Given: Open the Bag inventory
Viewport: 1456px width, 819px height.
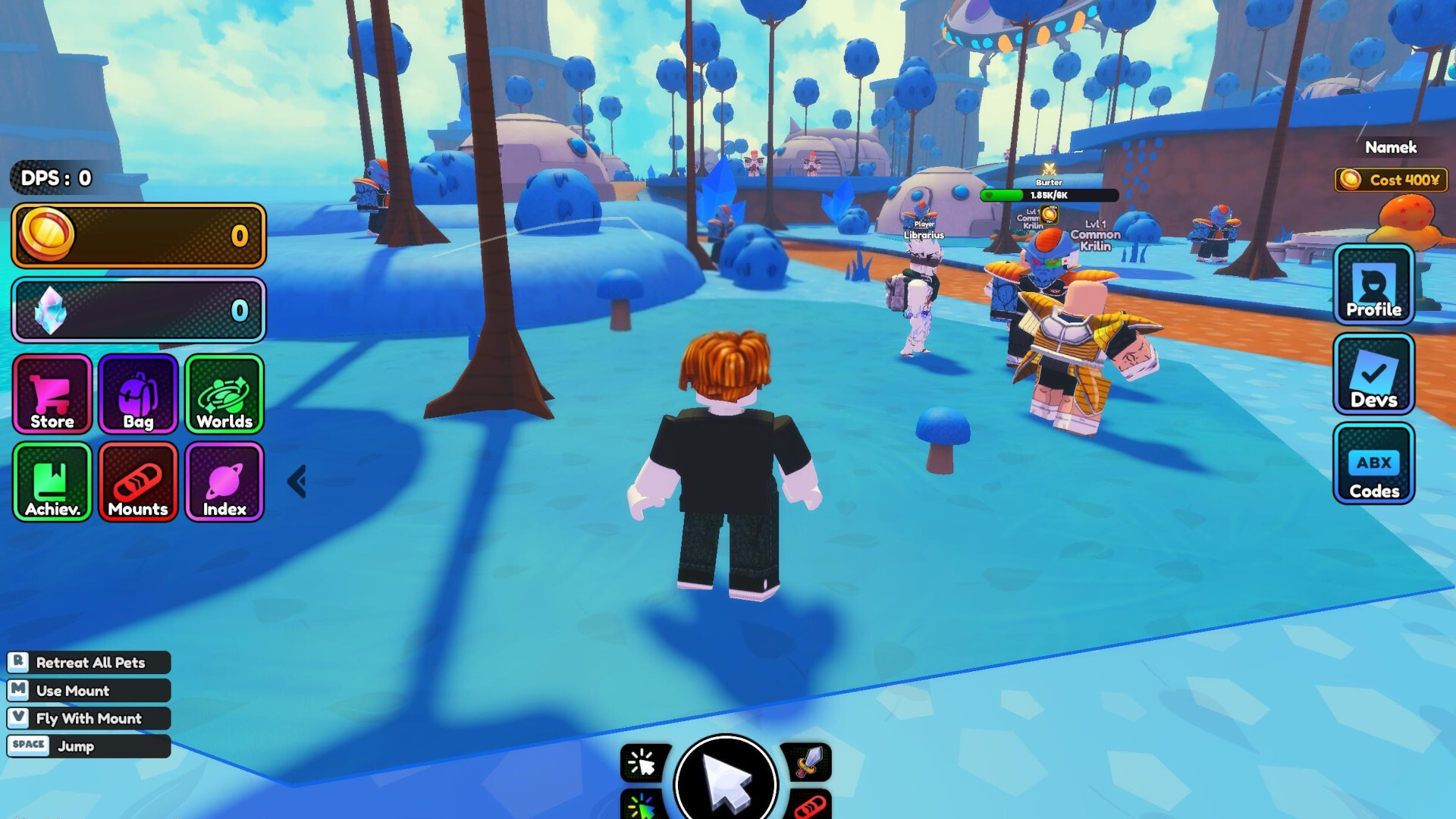Looking at the screenshot, I should pyautogui.click(x=138, y=394).
